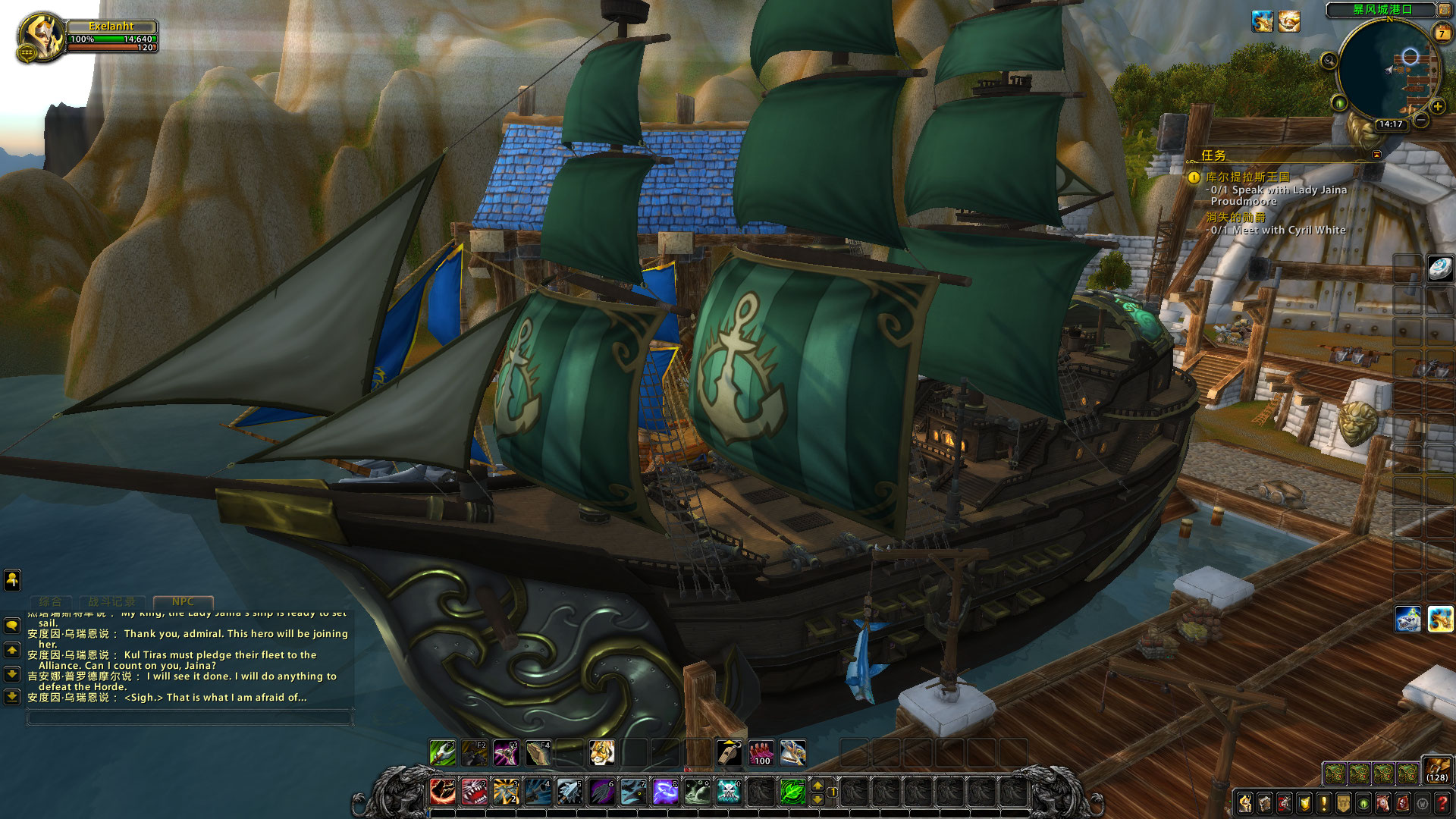Use the tiger mount icon
1456x819 pixels.
[x=602, y=753]
